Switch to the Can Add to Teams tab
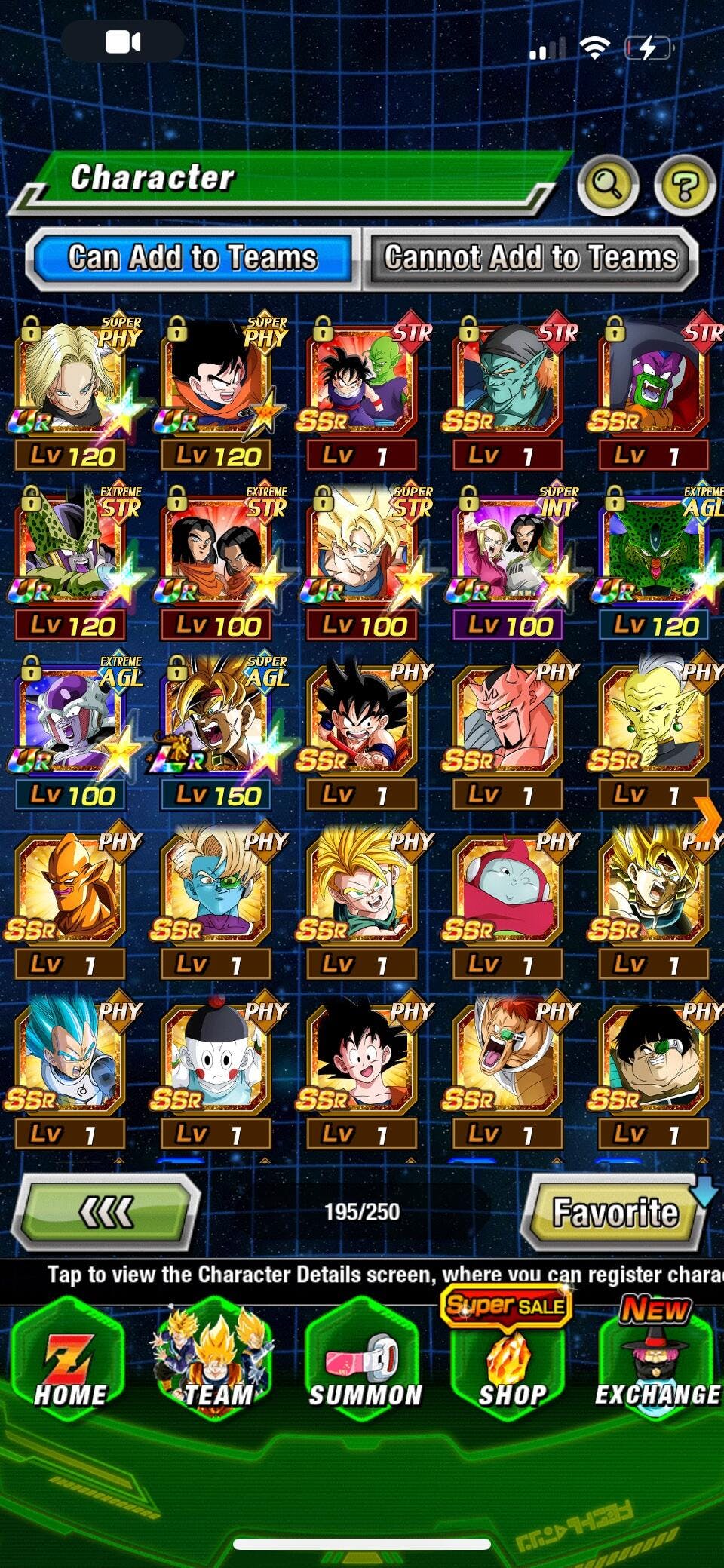Image resolution: width=724 pixels, height=1568 pixels. (x=191, y=258)
